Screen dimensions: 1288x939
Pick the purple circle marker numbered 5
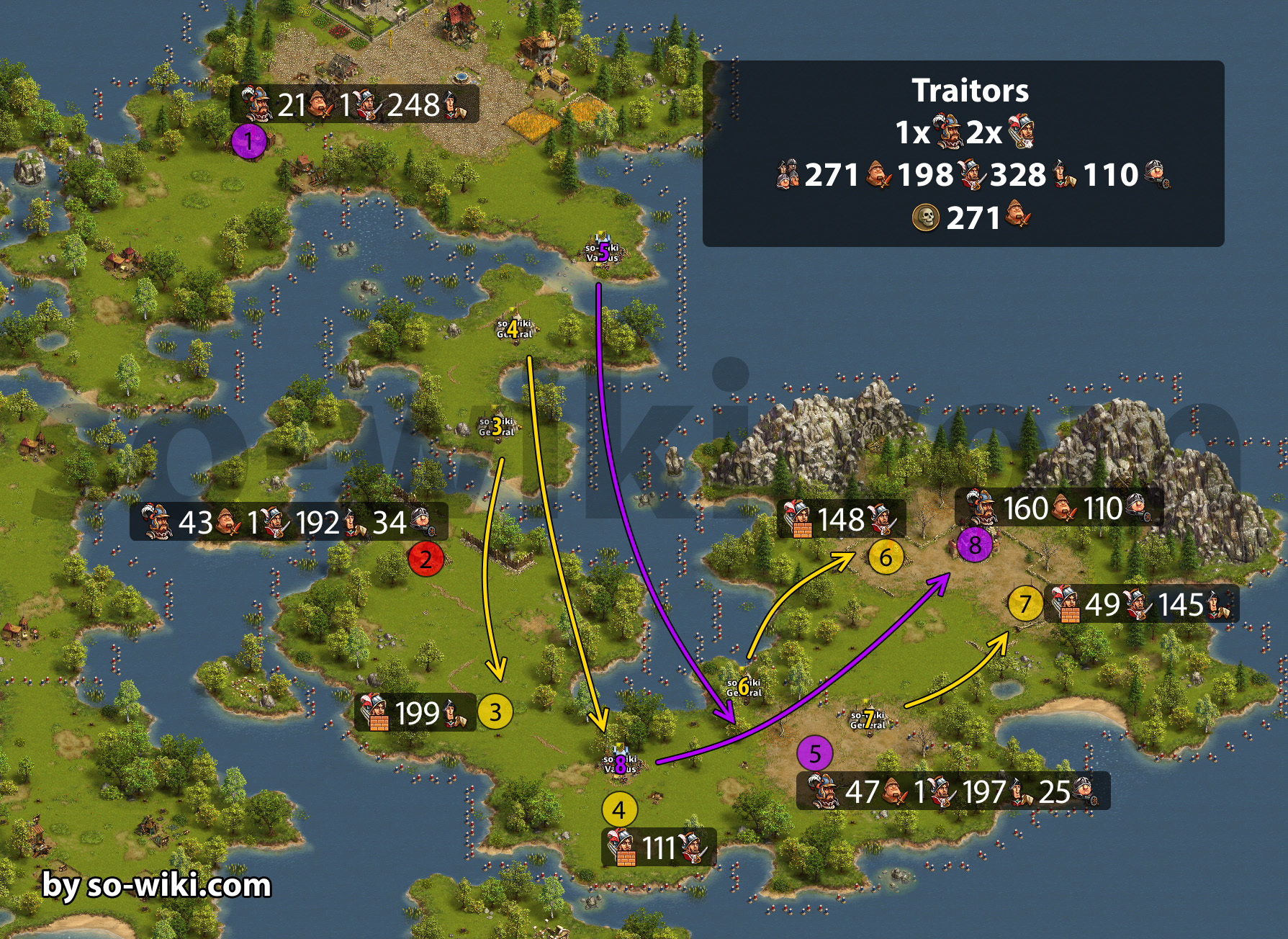pyautogui.click(x=815, y=754)
